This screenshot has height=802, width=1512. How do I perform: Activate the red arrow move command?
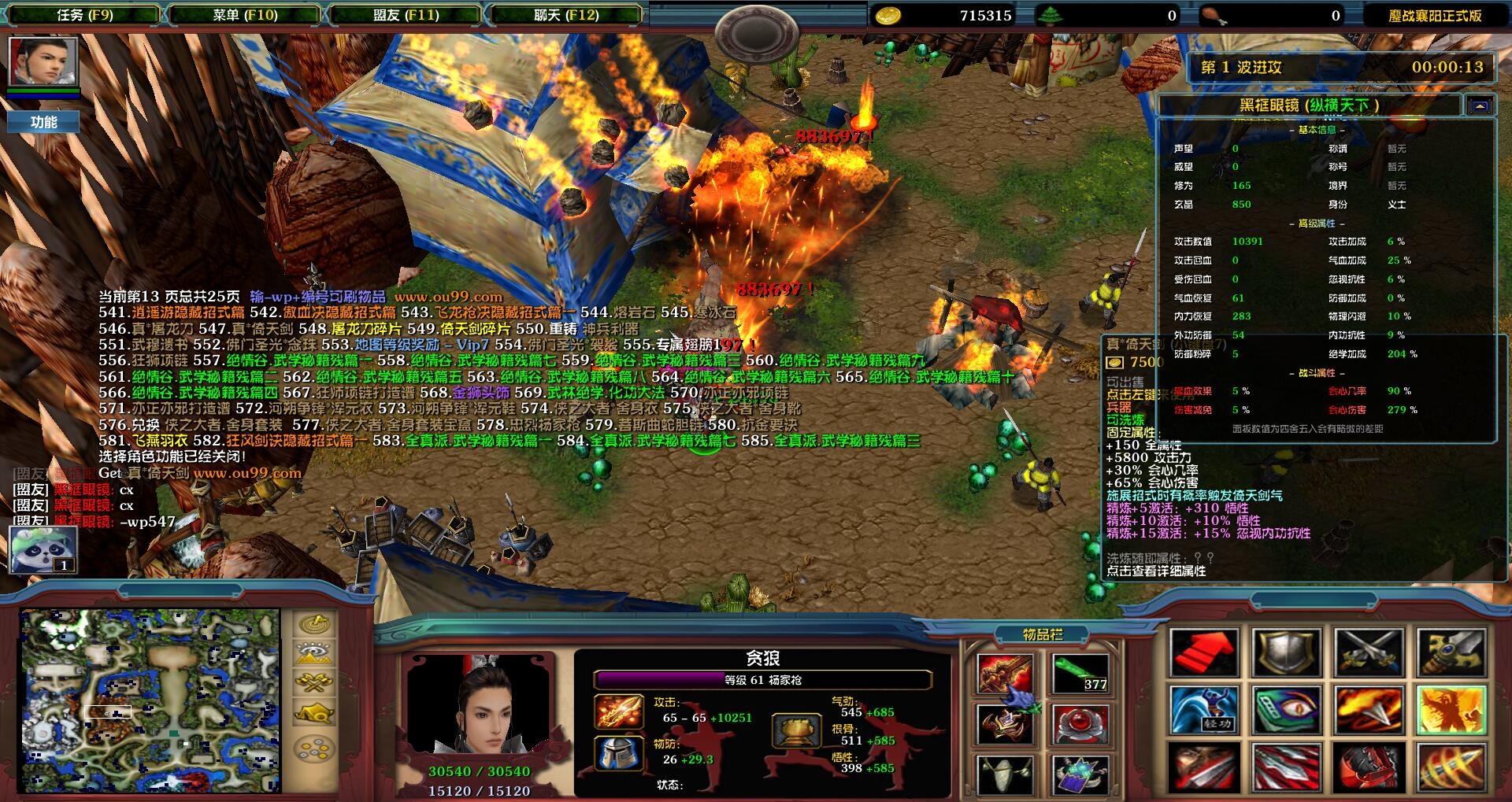pos(1203,652)
